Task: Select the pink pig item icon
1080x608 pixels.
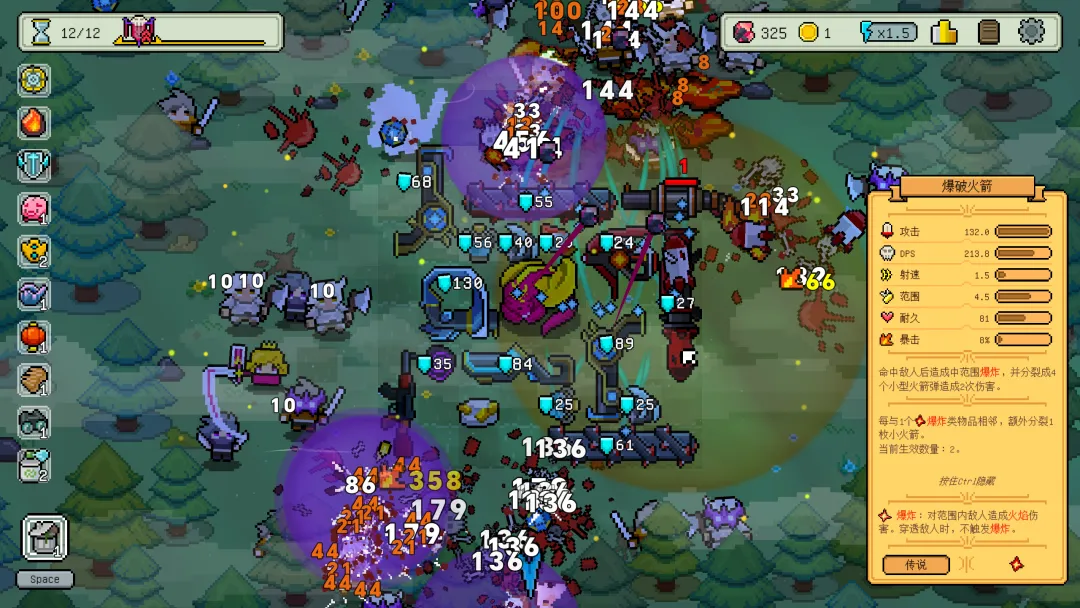Action: coord(34,209)
